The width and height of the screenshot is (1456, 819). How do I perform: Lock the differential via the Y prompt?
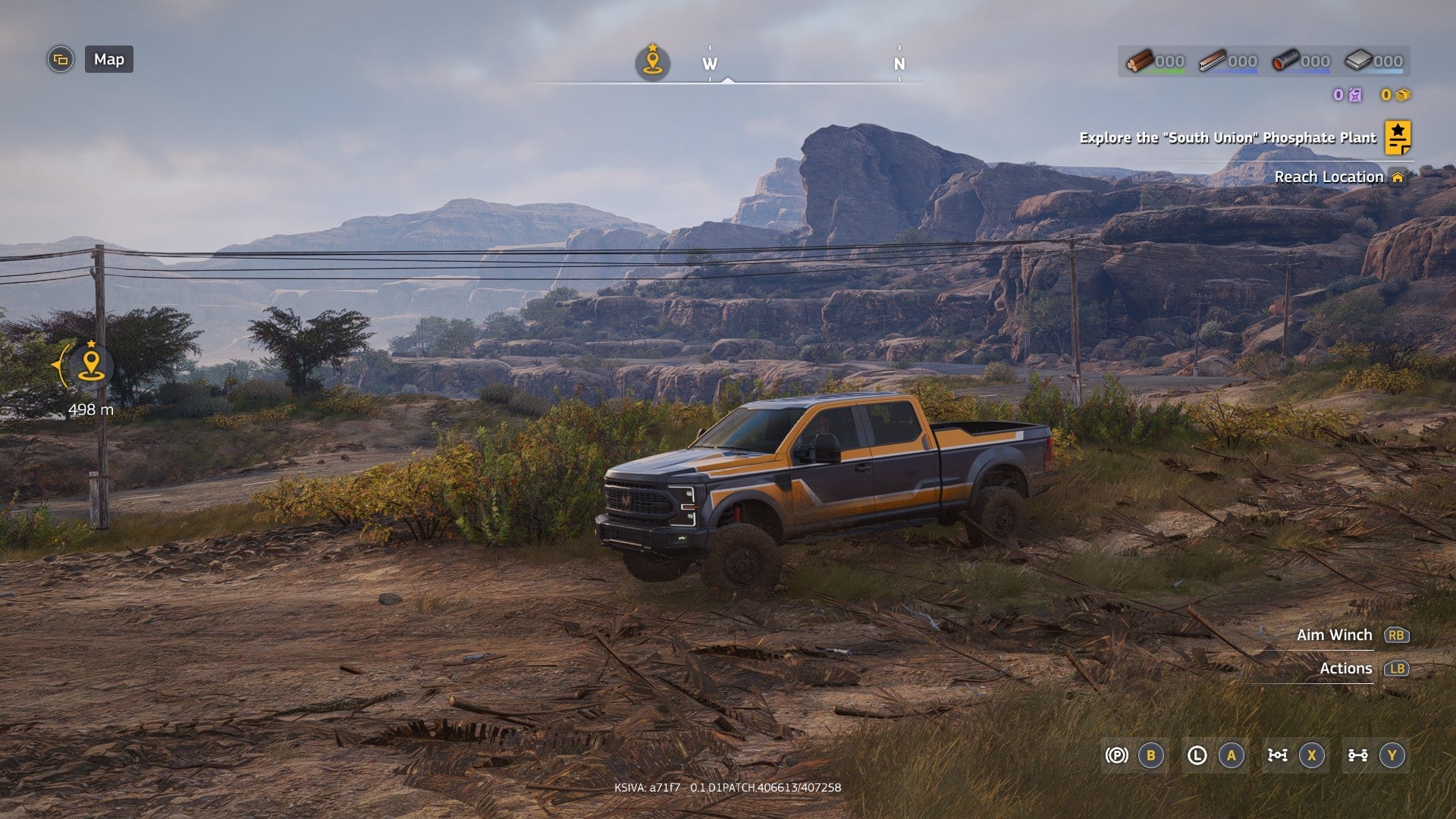point(1392,755)
